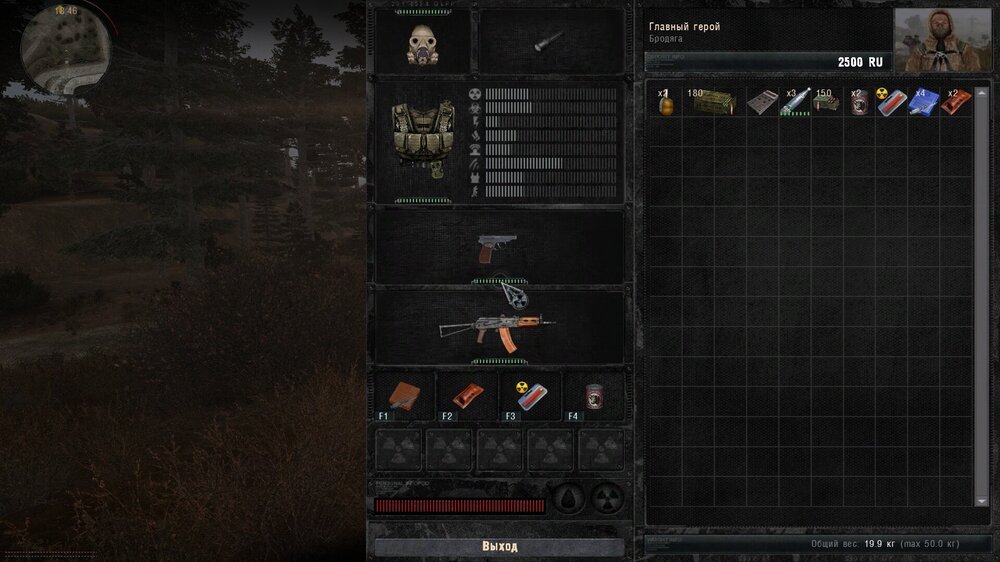The image size is (1000, 562).
Task: Select the x2 orange packet in backpack
Action: (956, 103)
